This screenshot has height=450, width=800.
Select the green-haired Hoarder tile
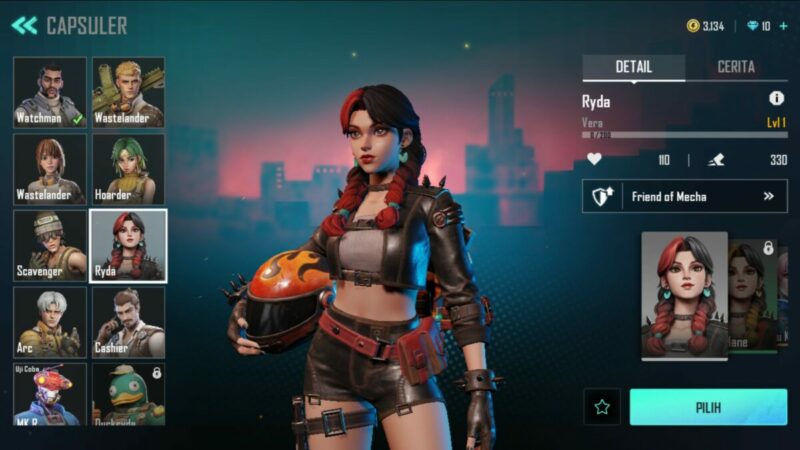click(x=129, y=169)
